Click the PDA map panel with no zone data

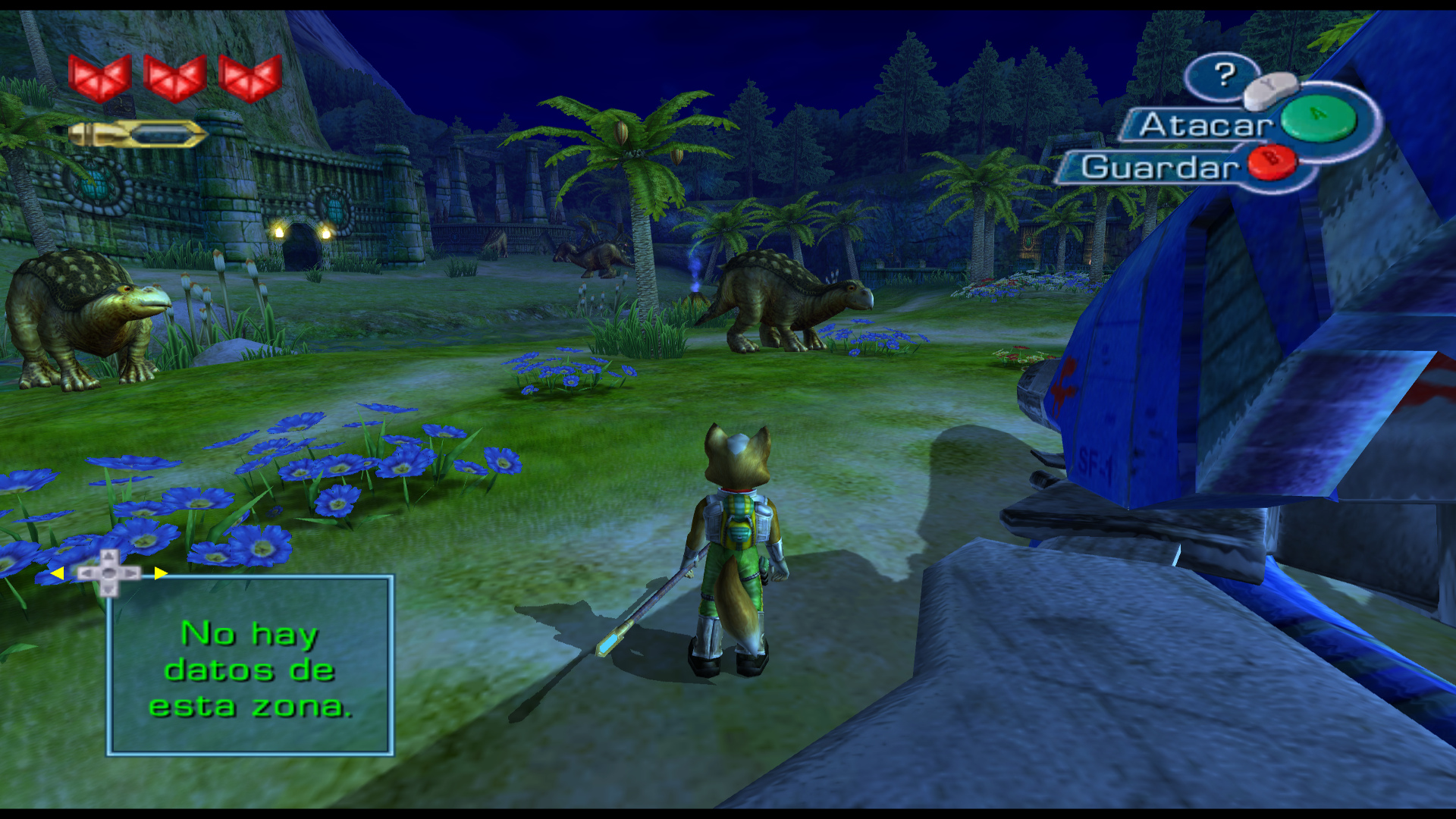point(249,666)
